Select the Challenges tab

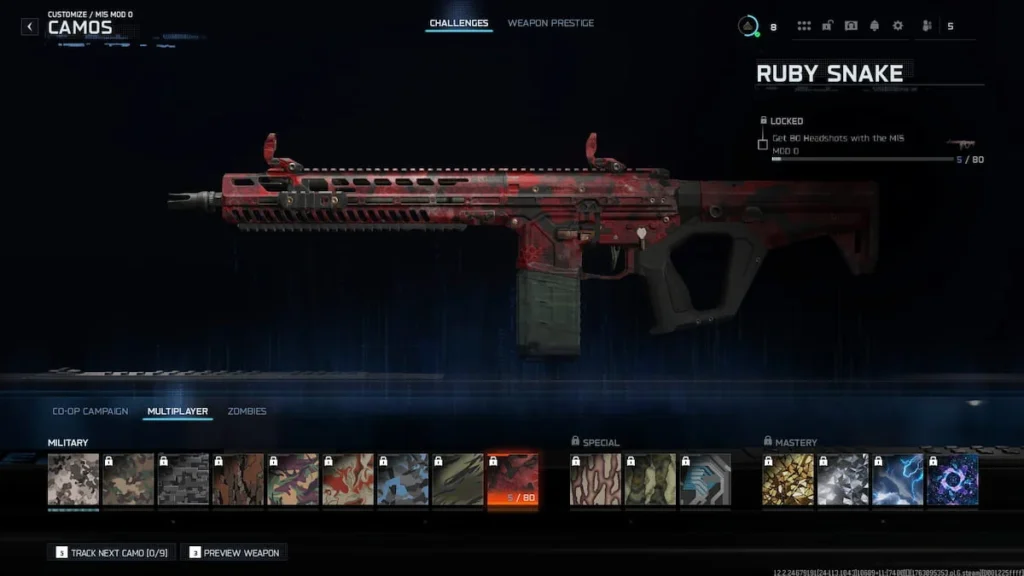coord(459,23)
